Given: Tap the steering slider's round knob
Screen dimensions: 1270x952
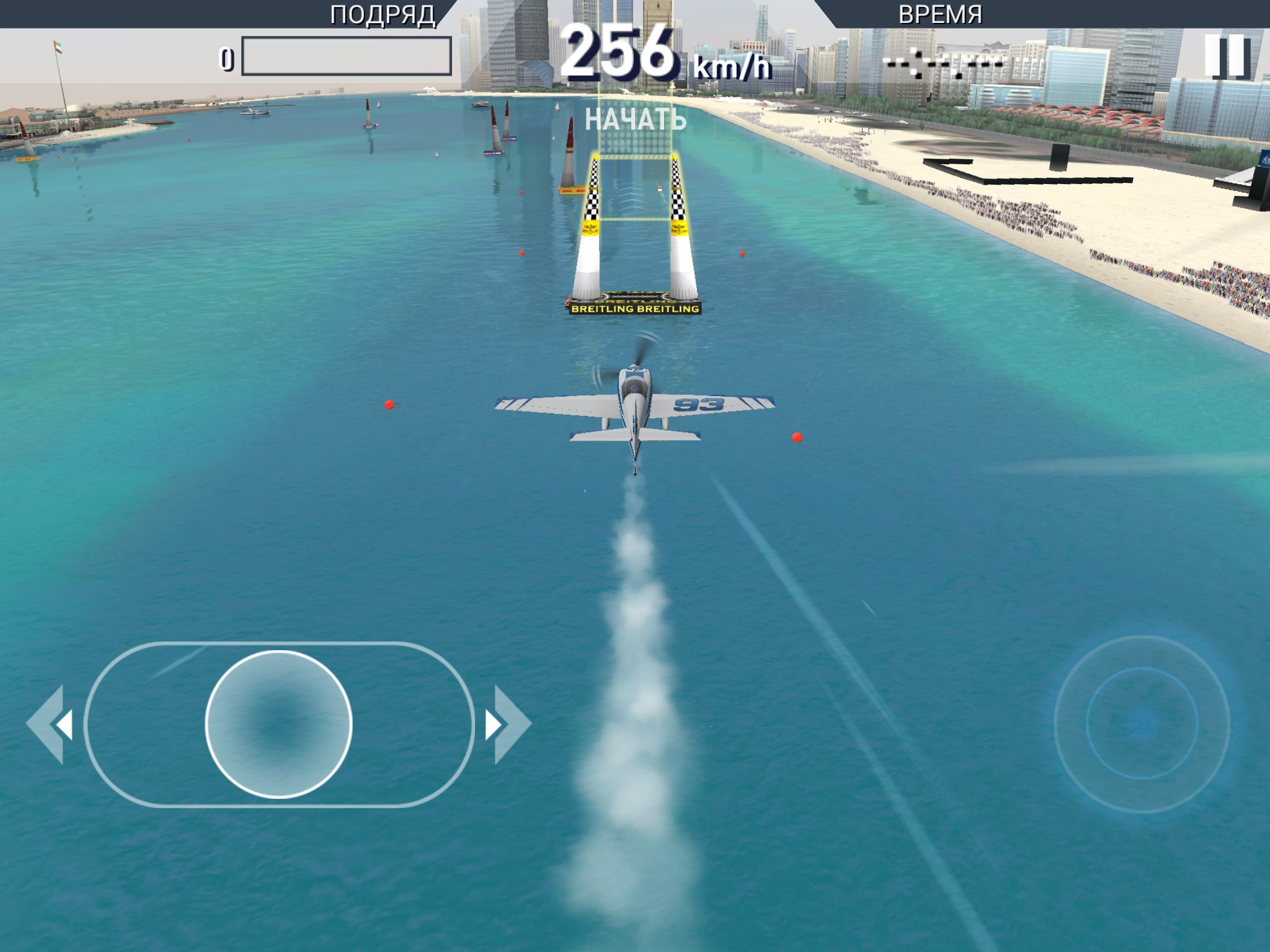Looking at the screenshot, I should [x=278, y=724].
